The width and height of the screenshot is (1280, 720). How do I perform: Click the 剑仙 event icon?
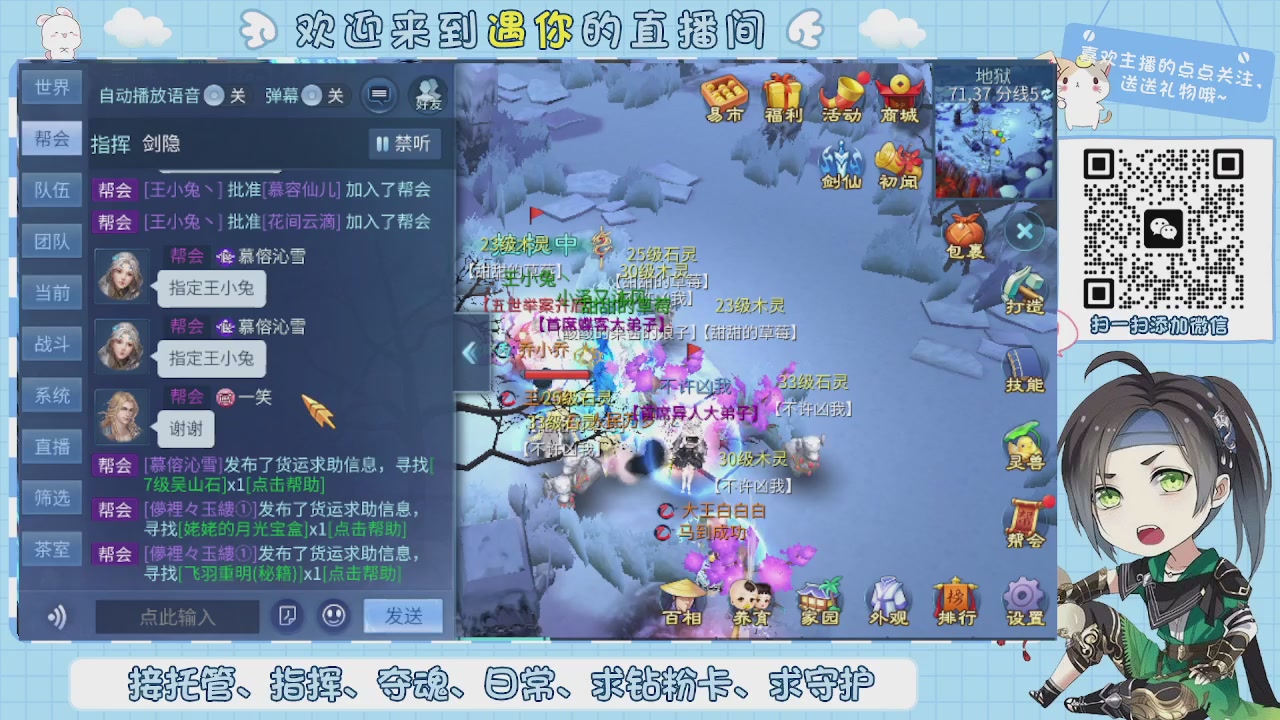pyautogui.click(x=840, y=162)
